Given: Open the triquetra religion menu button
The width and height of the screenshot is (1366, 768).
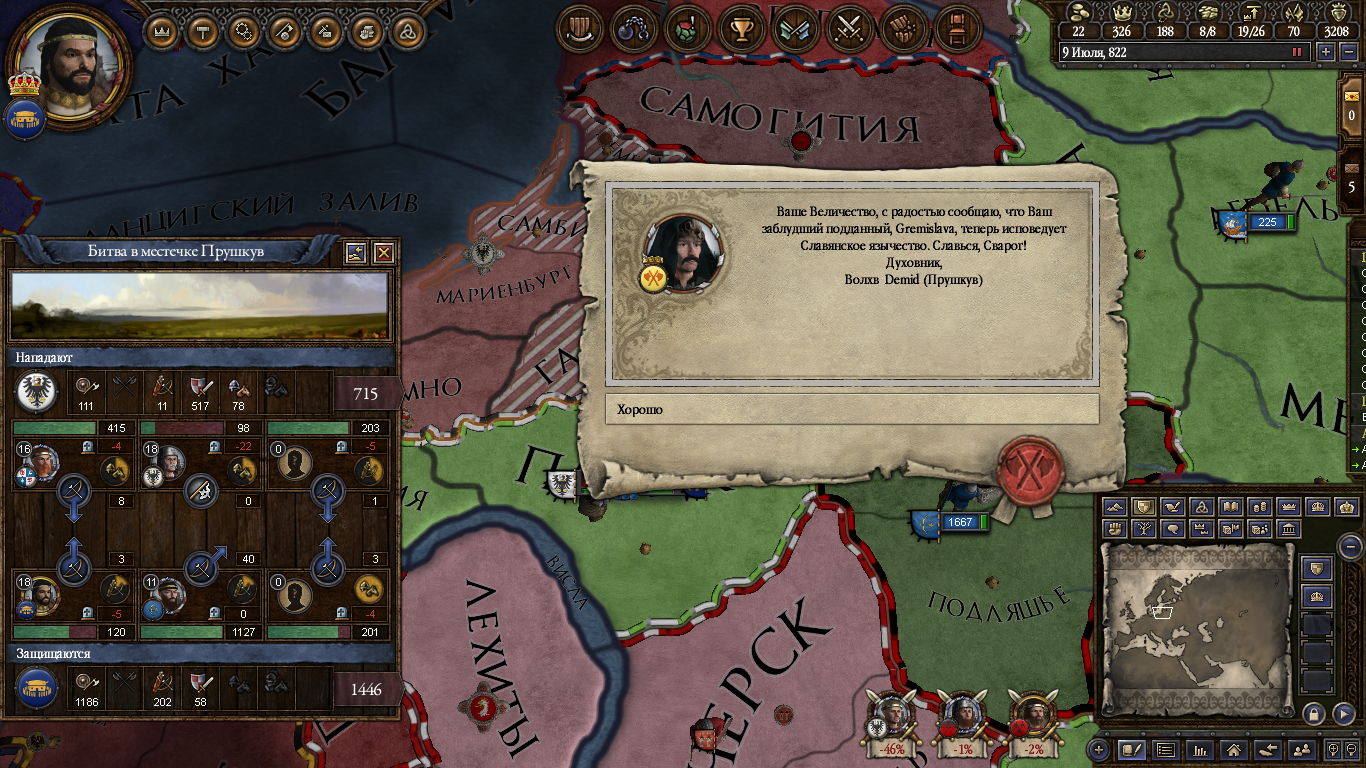Looking at the screenshot, I should [x=407, y=31].
